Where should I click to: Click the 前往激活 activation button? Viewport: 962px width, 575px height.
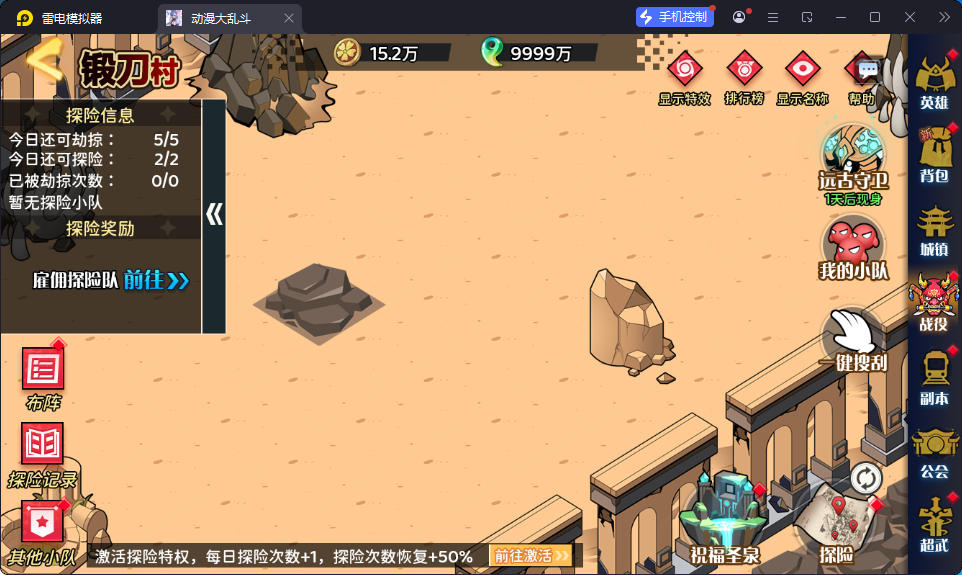pos(530,555)
